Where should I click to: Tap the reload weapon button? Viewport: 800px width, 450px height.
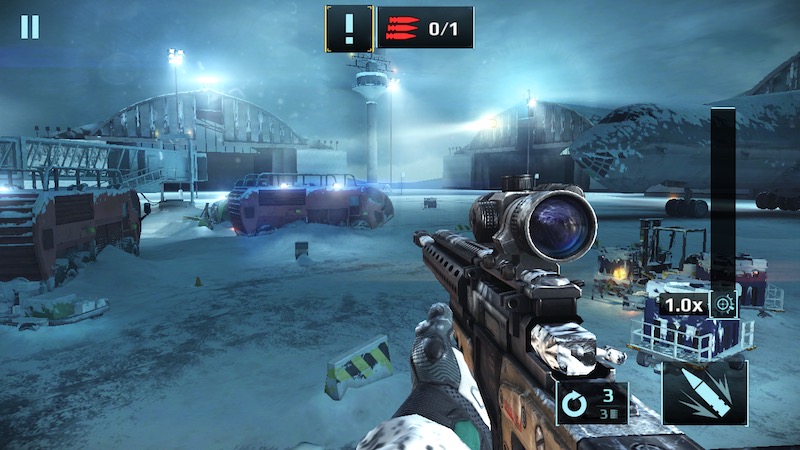pos(592,403)
